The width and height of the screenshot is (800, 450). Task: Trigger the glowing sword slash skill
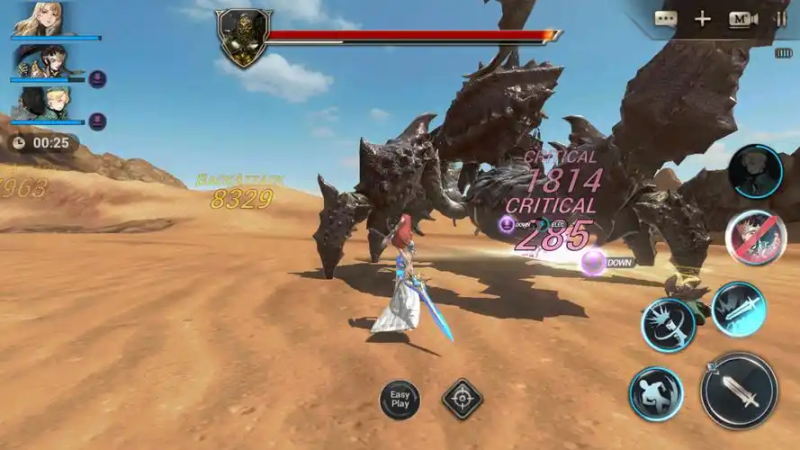[738, 309]
